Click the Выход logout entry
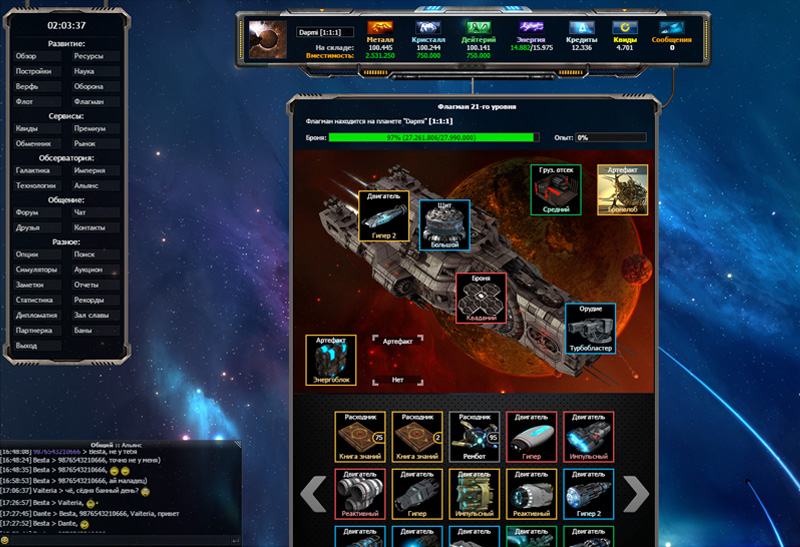The width and height of the screenshot is (800, 547). [36, 344]
